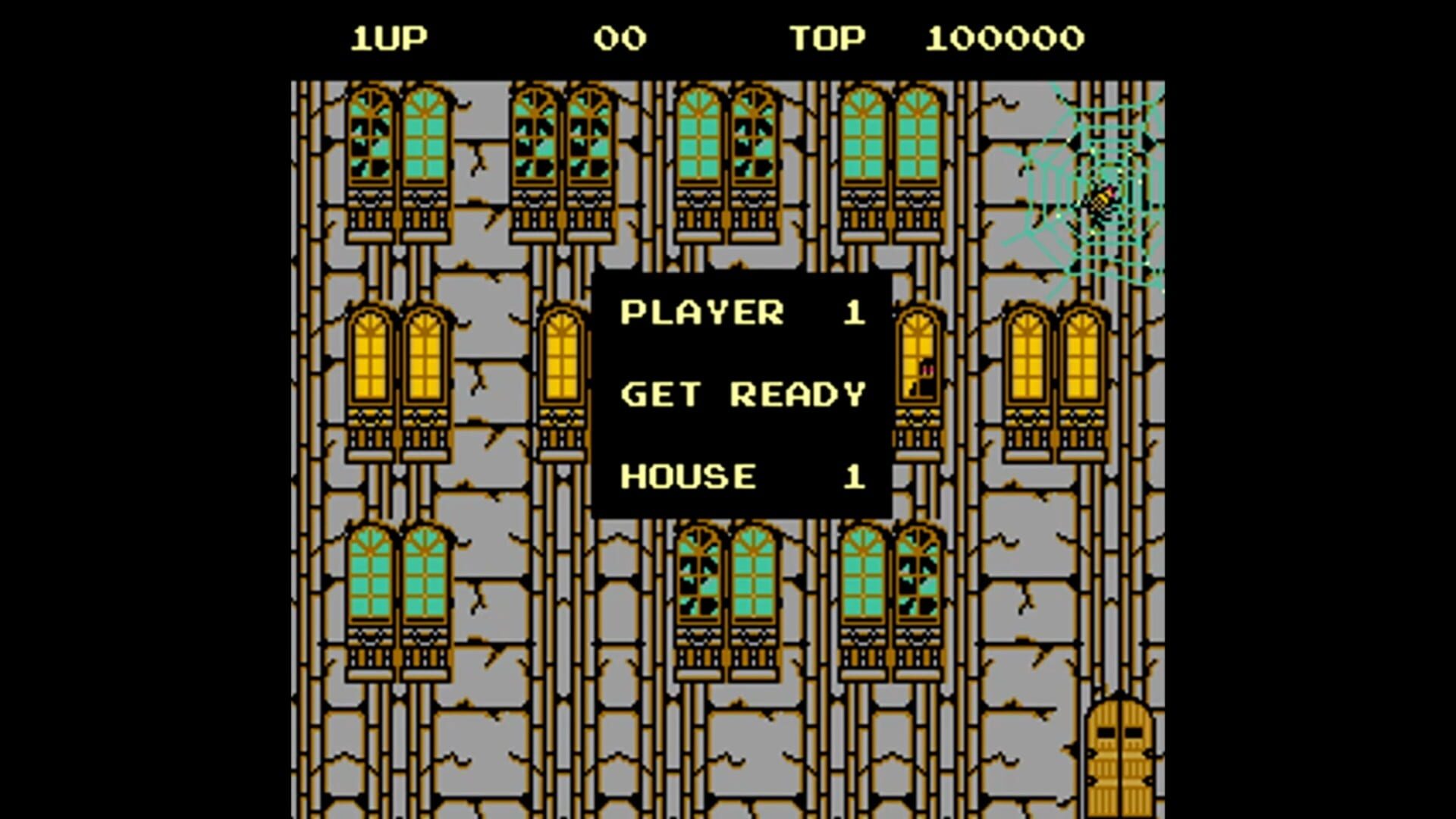1456x819 pixels.
Task: Click the spider on the web
Action: 1099,199
